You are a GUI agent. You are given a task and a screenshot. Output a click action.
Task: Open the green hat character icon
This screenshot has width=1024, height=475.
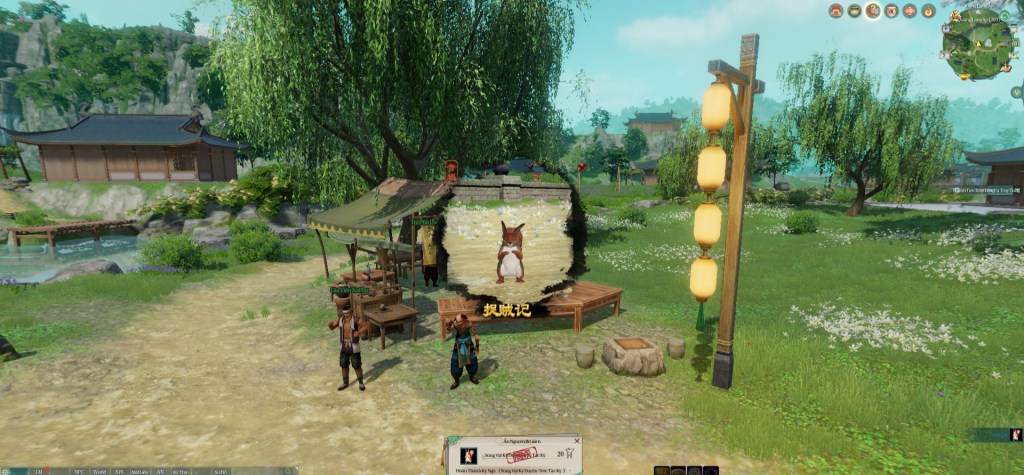pos(855,11)
